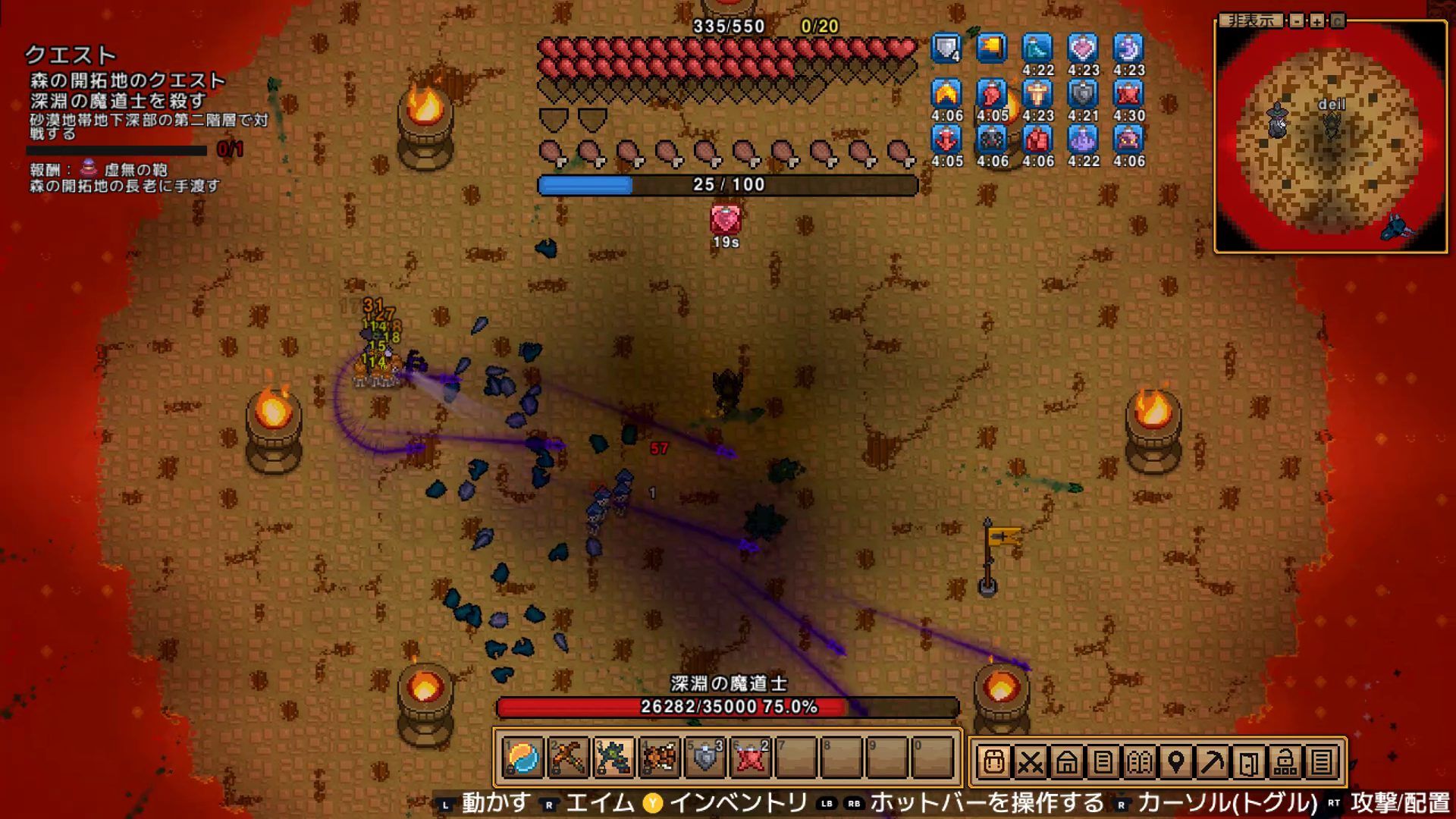Open the 深淵の魔道士を殺す quest tracker entry
Image resolution: width=1456 pixels, height=819 pixels.
point(118,101)
